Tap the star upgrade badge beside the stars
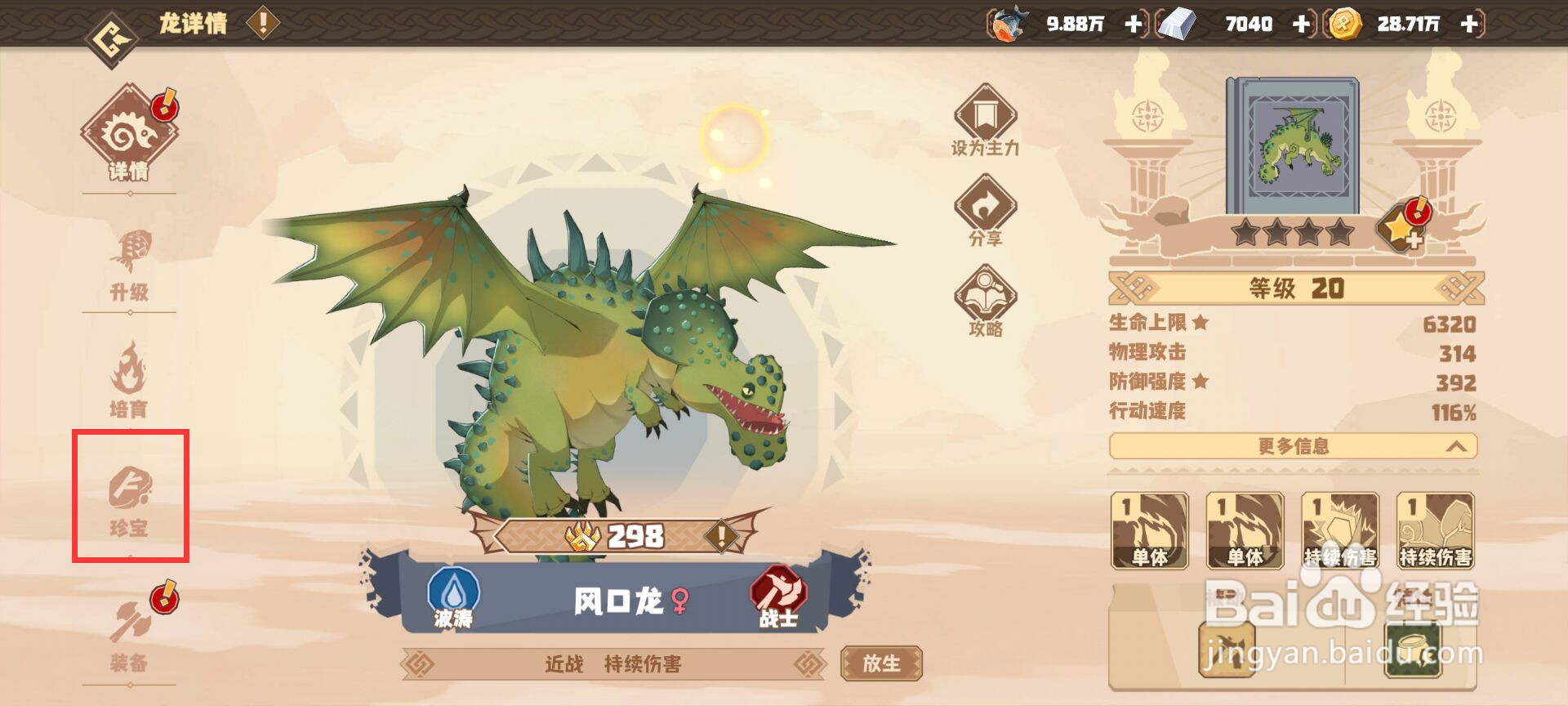 point(1401,231)
